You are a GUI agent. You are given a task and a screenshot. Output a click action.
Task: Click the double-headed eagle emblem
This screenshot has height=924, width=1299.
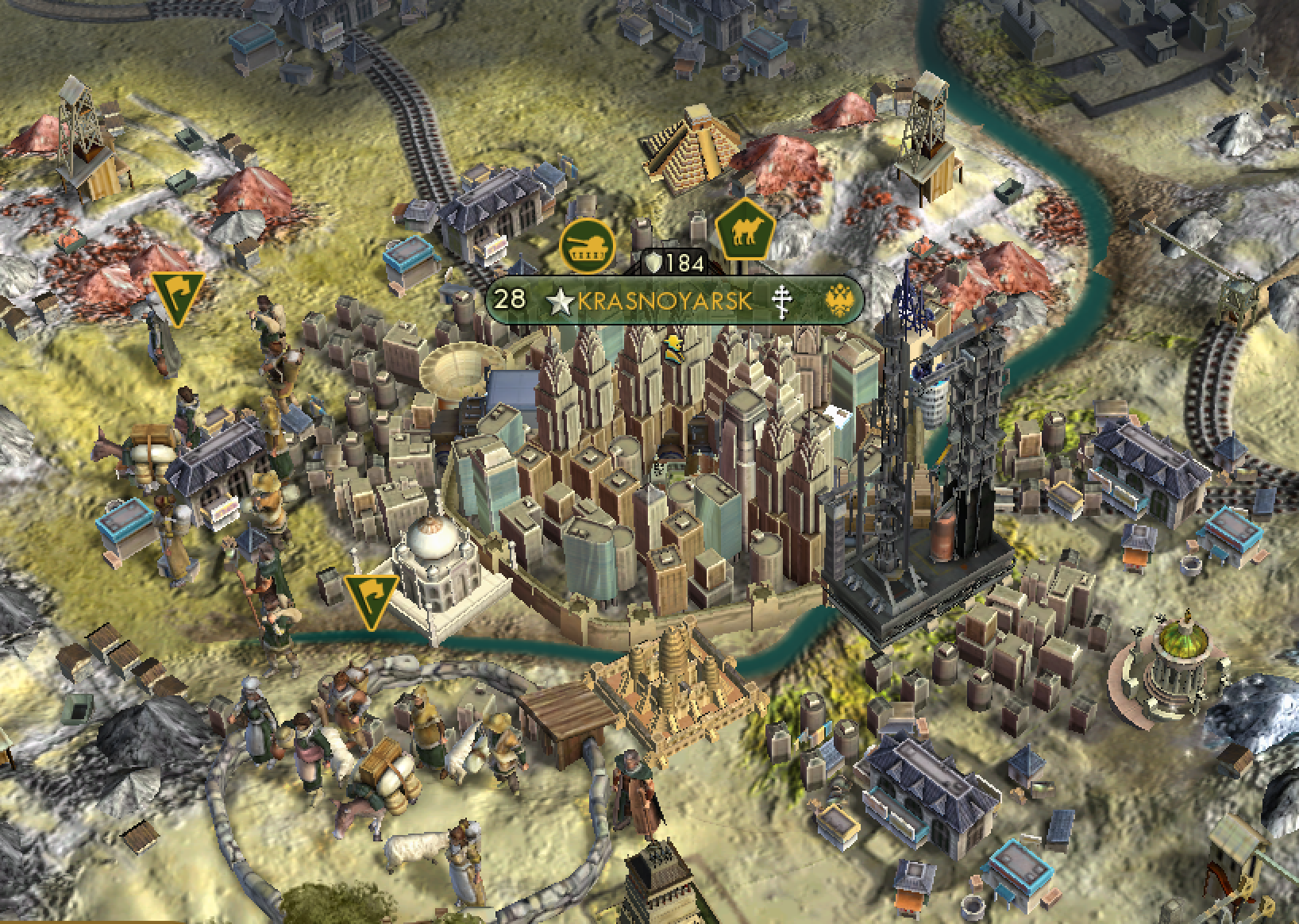coord(838,300)
